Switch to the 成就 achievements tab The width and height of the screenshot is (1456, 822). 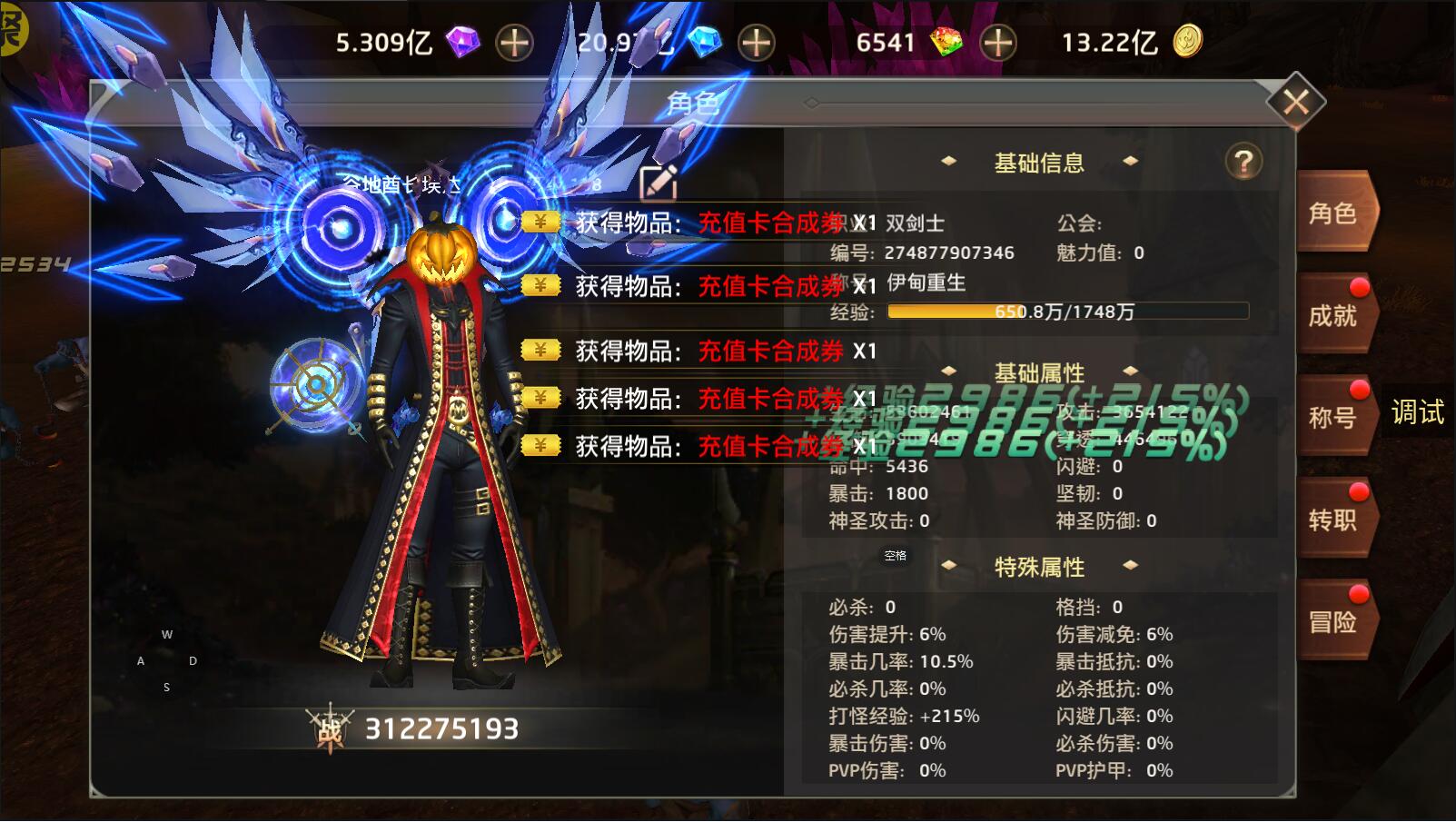[x=1332, y=313]
